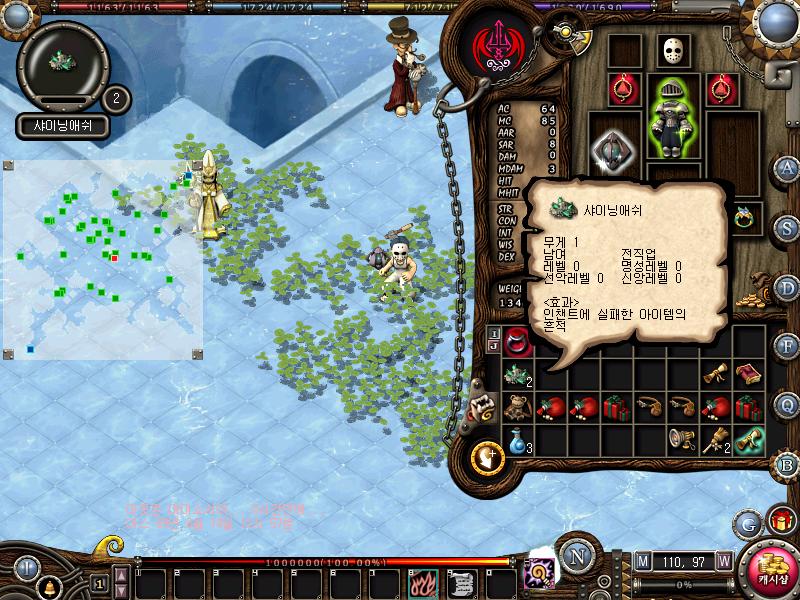
Task: Click the ring equipment slot
Action: pyautogui.click(x=744, y=217)
